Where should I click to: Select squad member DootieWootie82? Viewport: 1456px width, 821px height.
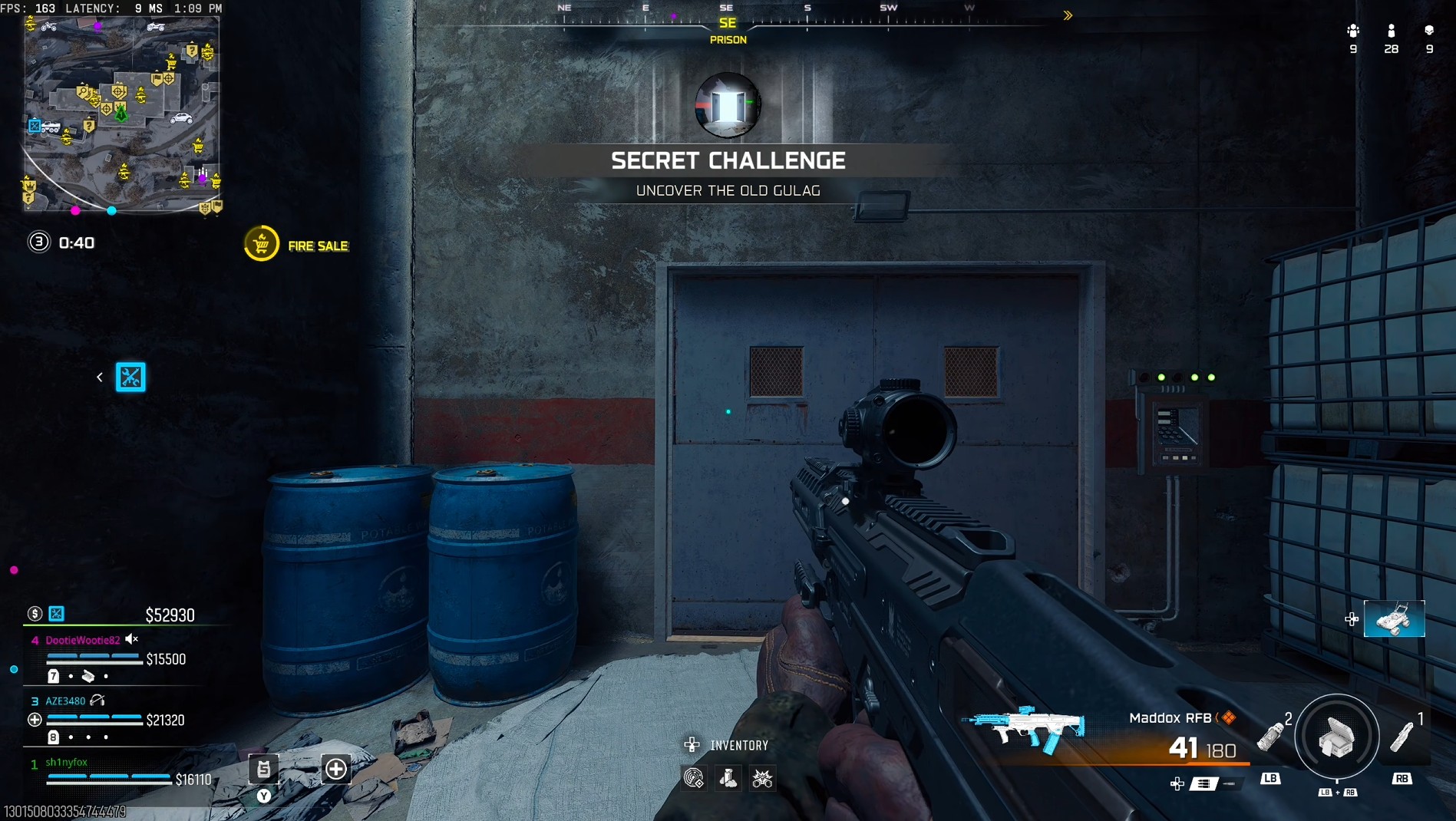pos(83,640)
